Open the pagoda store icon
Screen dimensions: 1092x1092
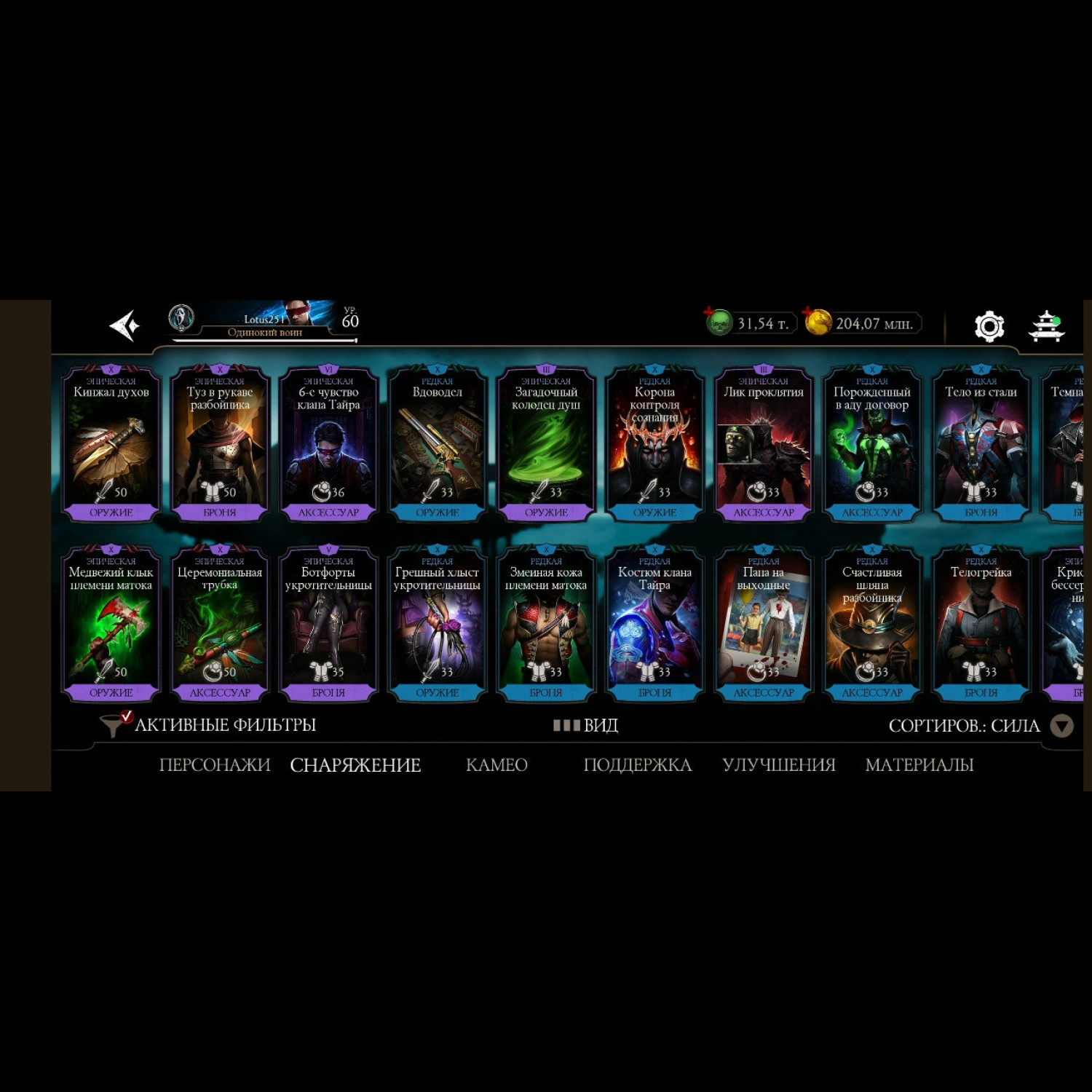1046,326
